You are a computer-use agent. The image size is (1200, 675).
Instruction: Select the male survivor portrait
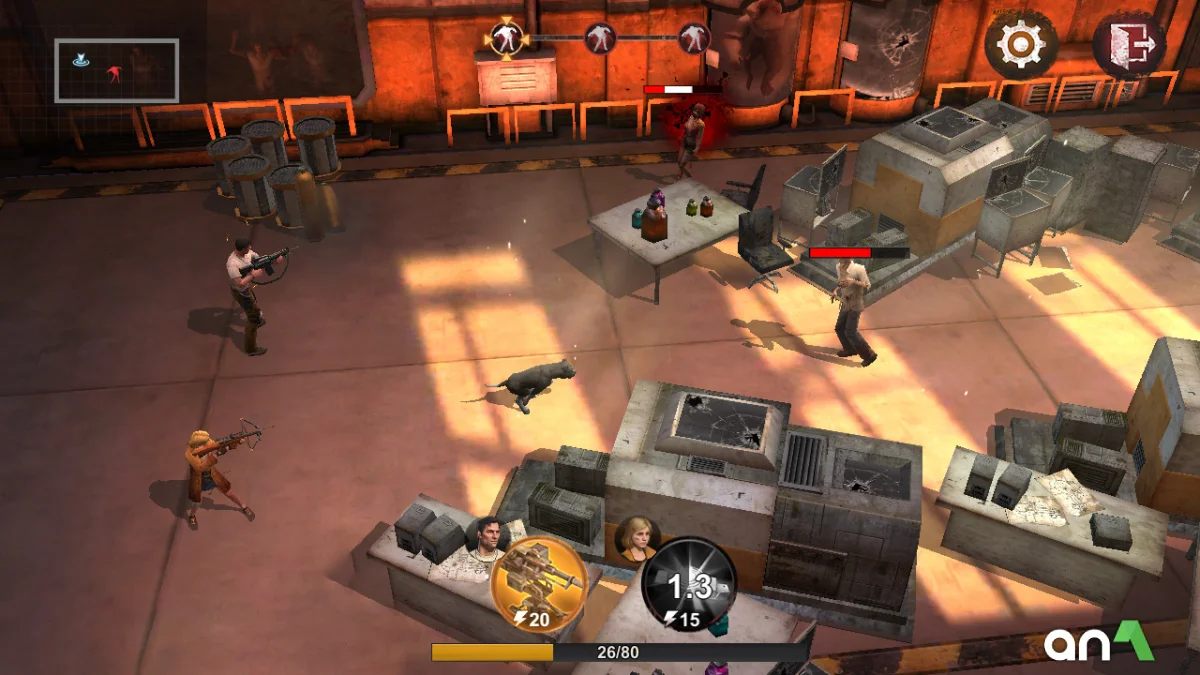(x=487, y=539)
